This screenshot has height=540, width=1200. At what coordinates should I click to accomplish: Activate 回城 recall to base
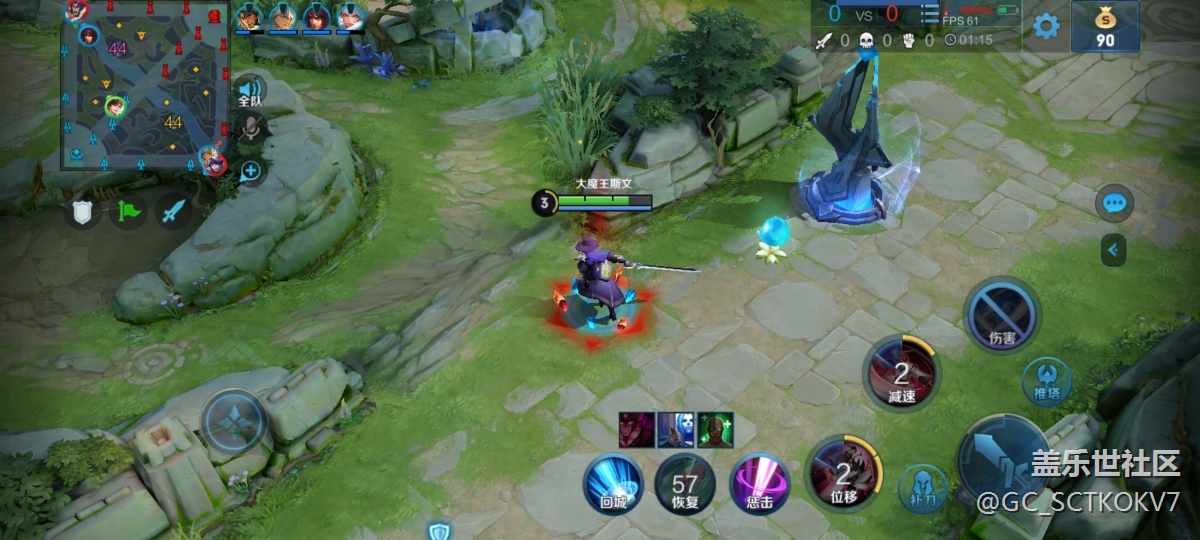click(x=613, y=483)
